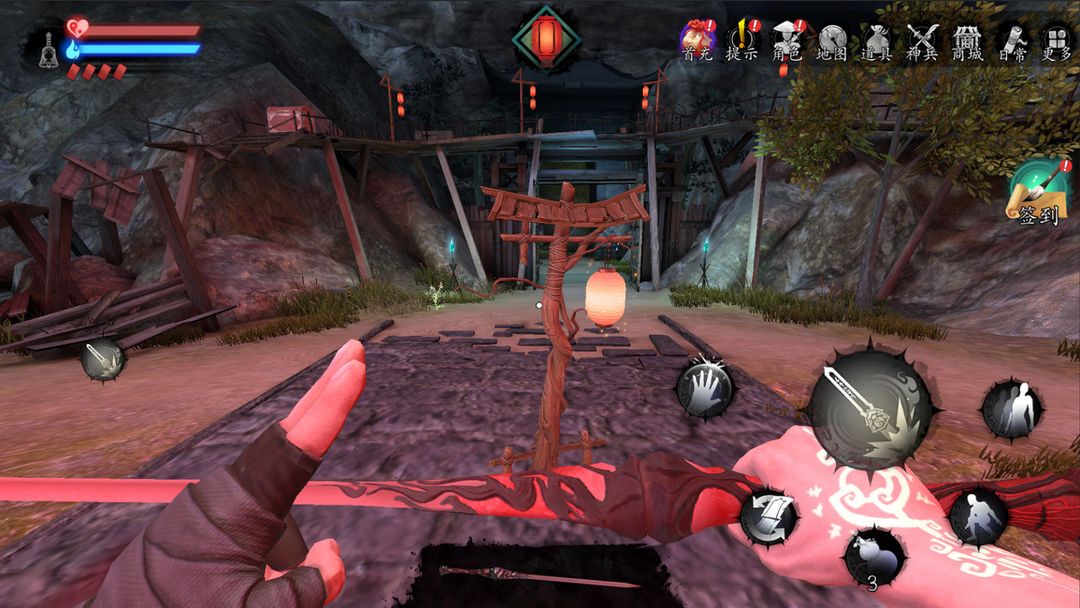Open the 神兵 weapons menu

pyautogui.click(x=921, y=41)
